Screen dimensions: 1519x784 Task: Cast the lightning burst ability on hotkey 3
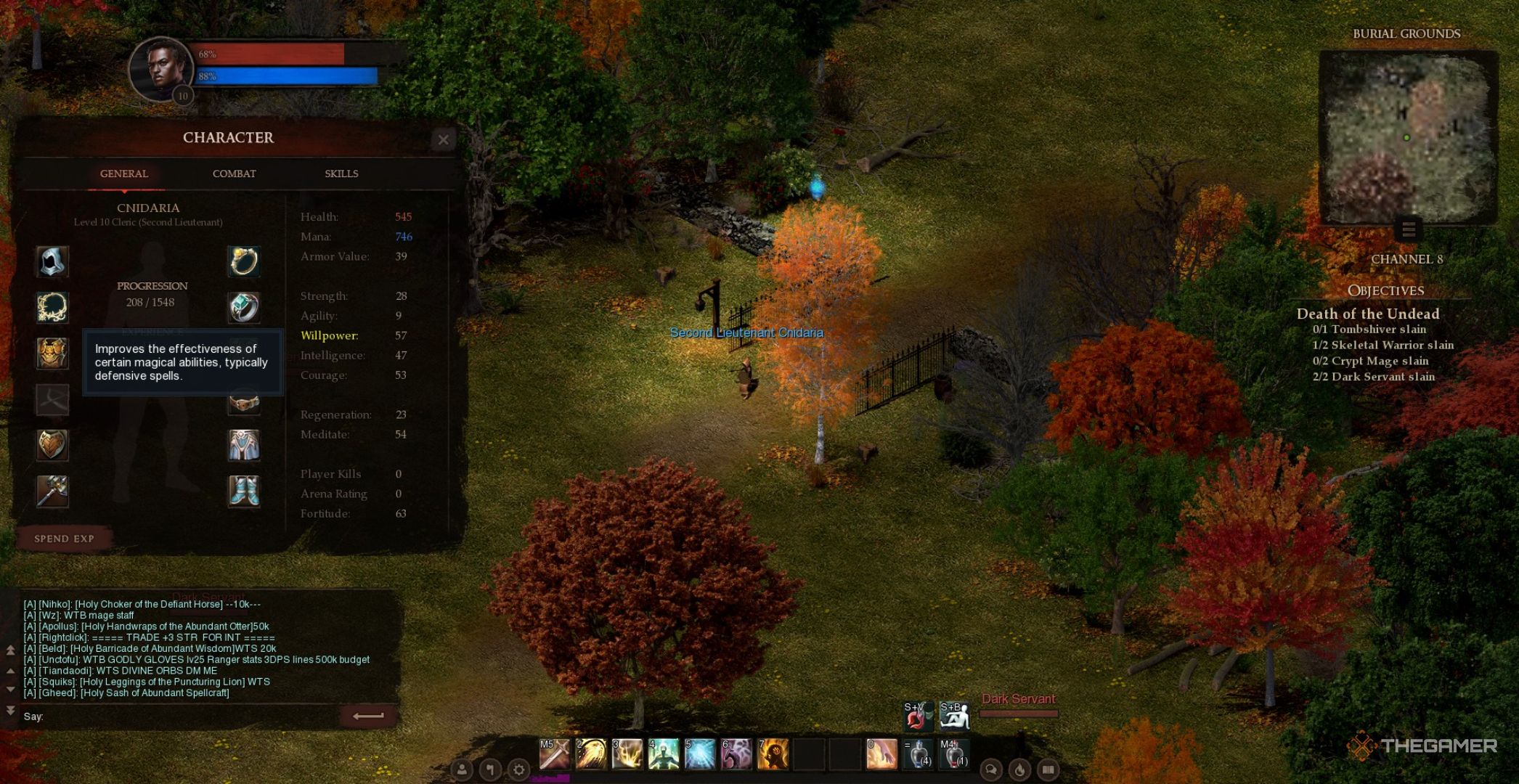pyautogui.click(x=627, y=754)
